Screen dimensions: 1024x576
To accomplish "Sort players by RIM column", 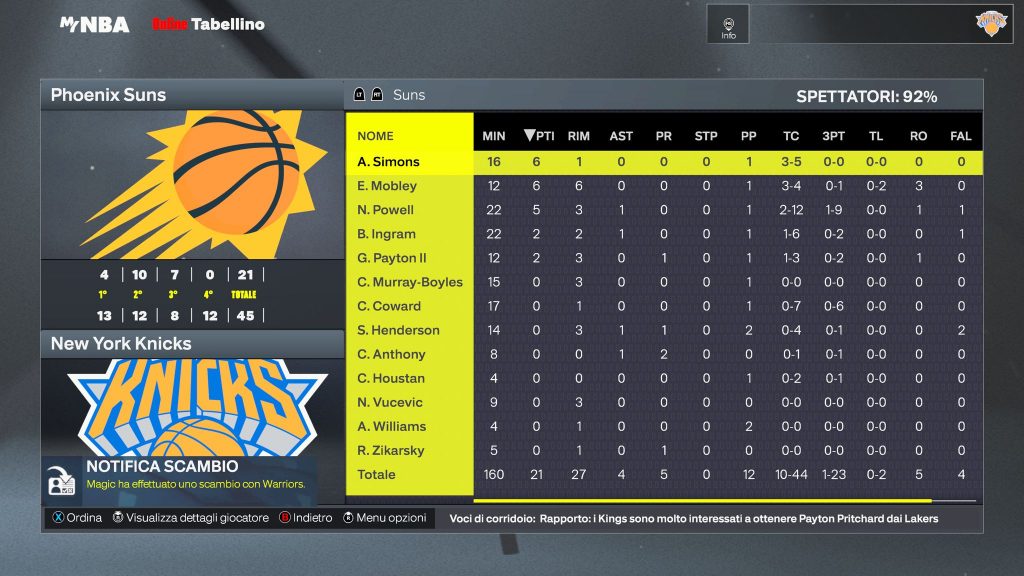I will [x=578, y=136].
